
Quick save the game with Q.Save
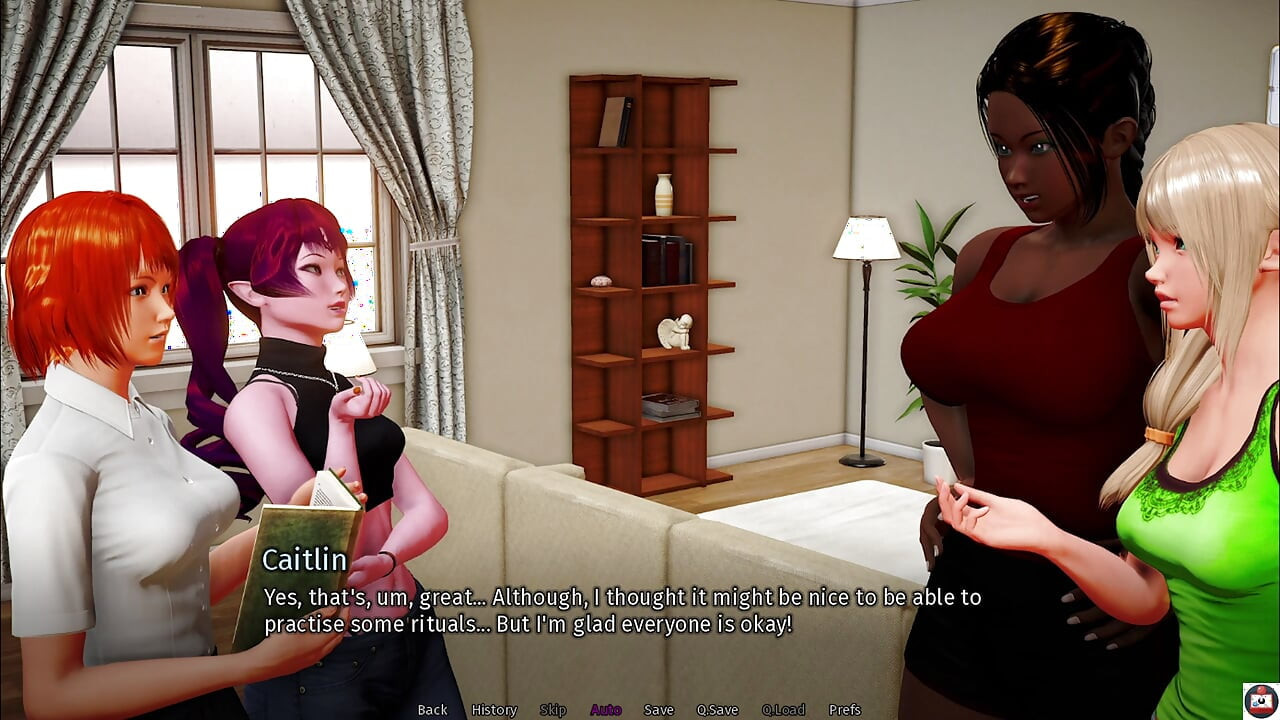716,709
